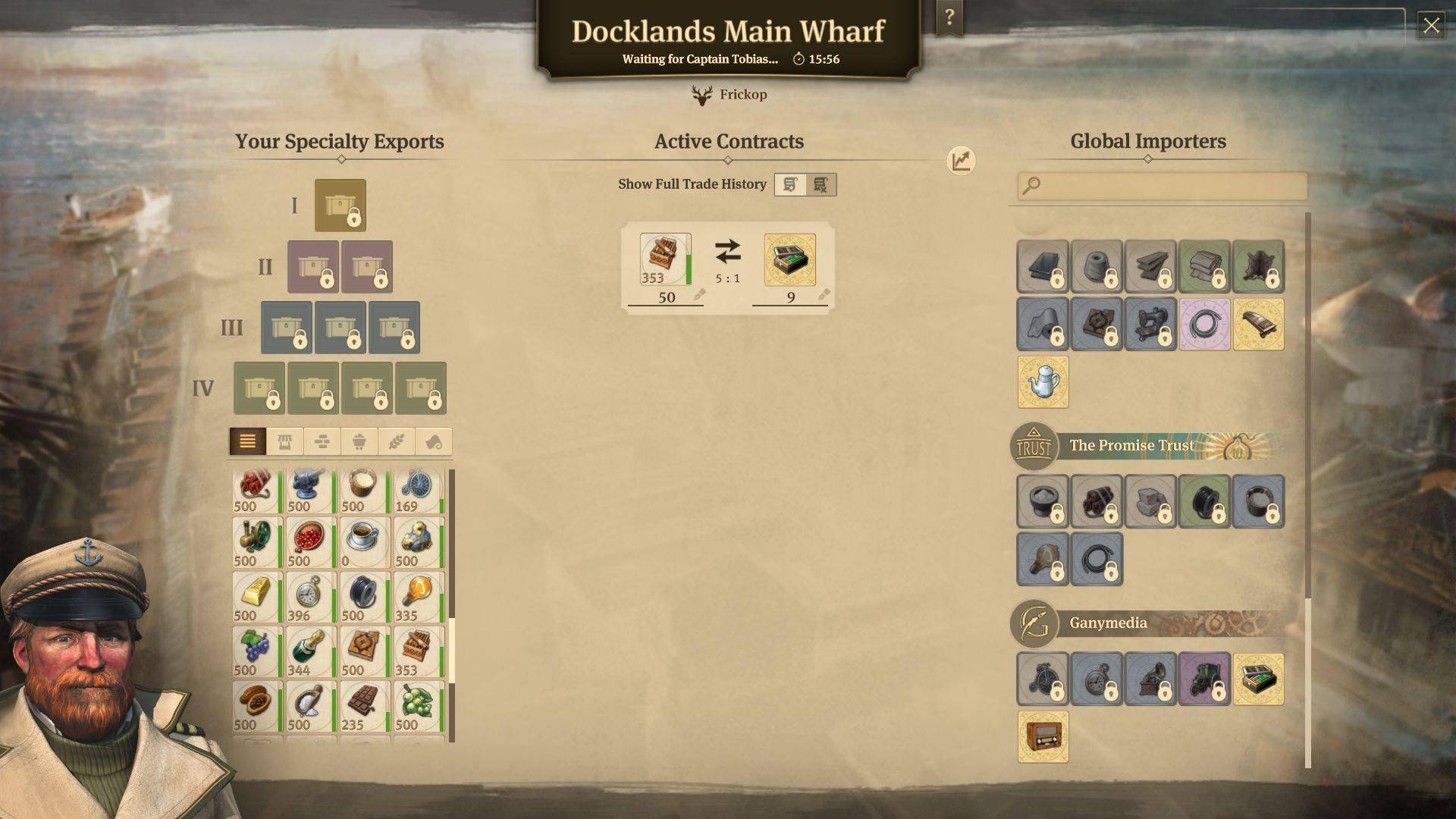Choose the coffee cup export good
Image resolution: width=1456 pixels, height=819 pixels.
[x=364, y=541]
